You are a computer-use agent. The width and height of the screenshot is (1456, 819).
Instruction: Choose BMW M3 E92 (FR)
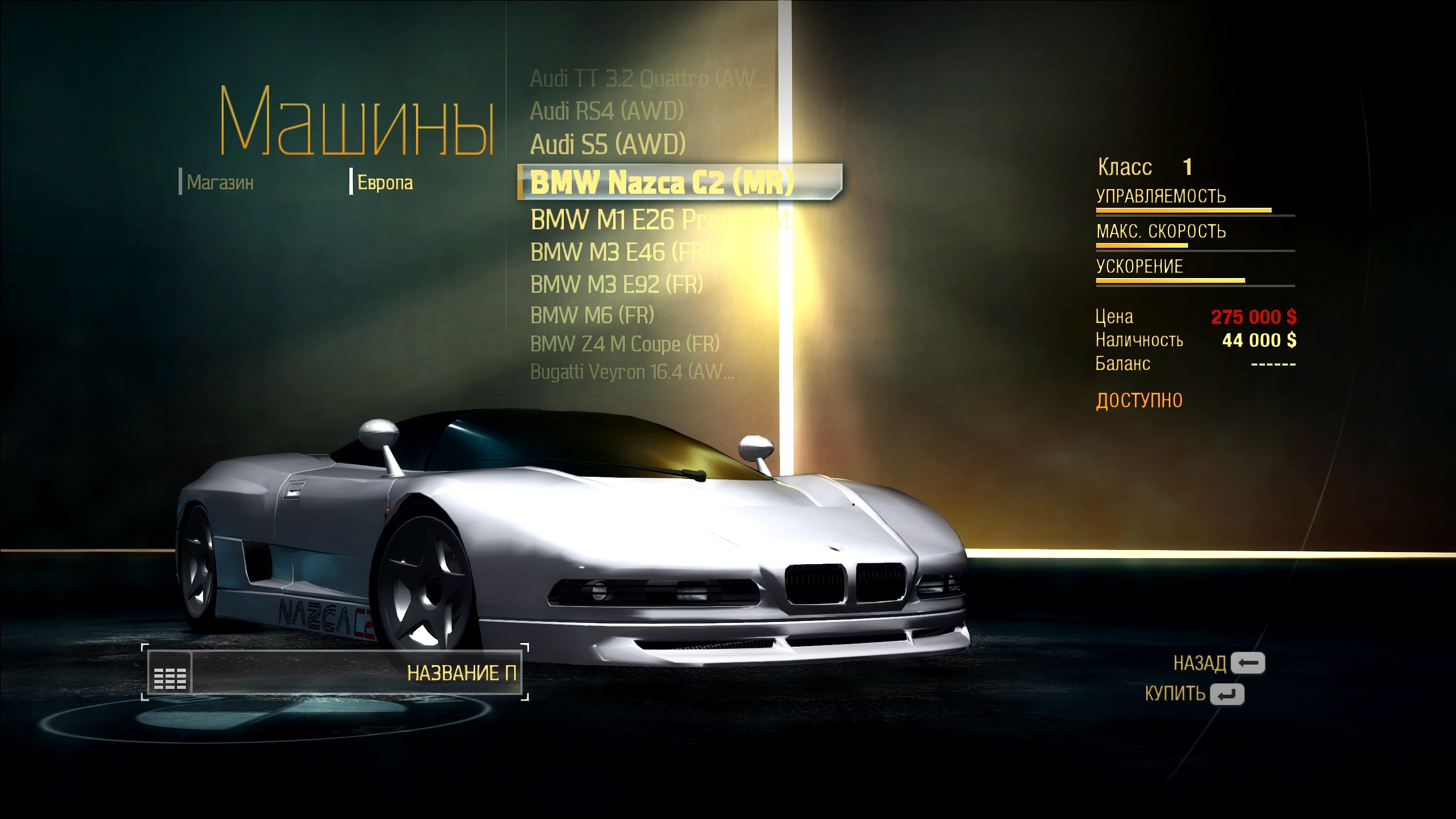click(x=616, y=284)
